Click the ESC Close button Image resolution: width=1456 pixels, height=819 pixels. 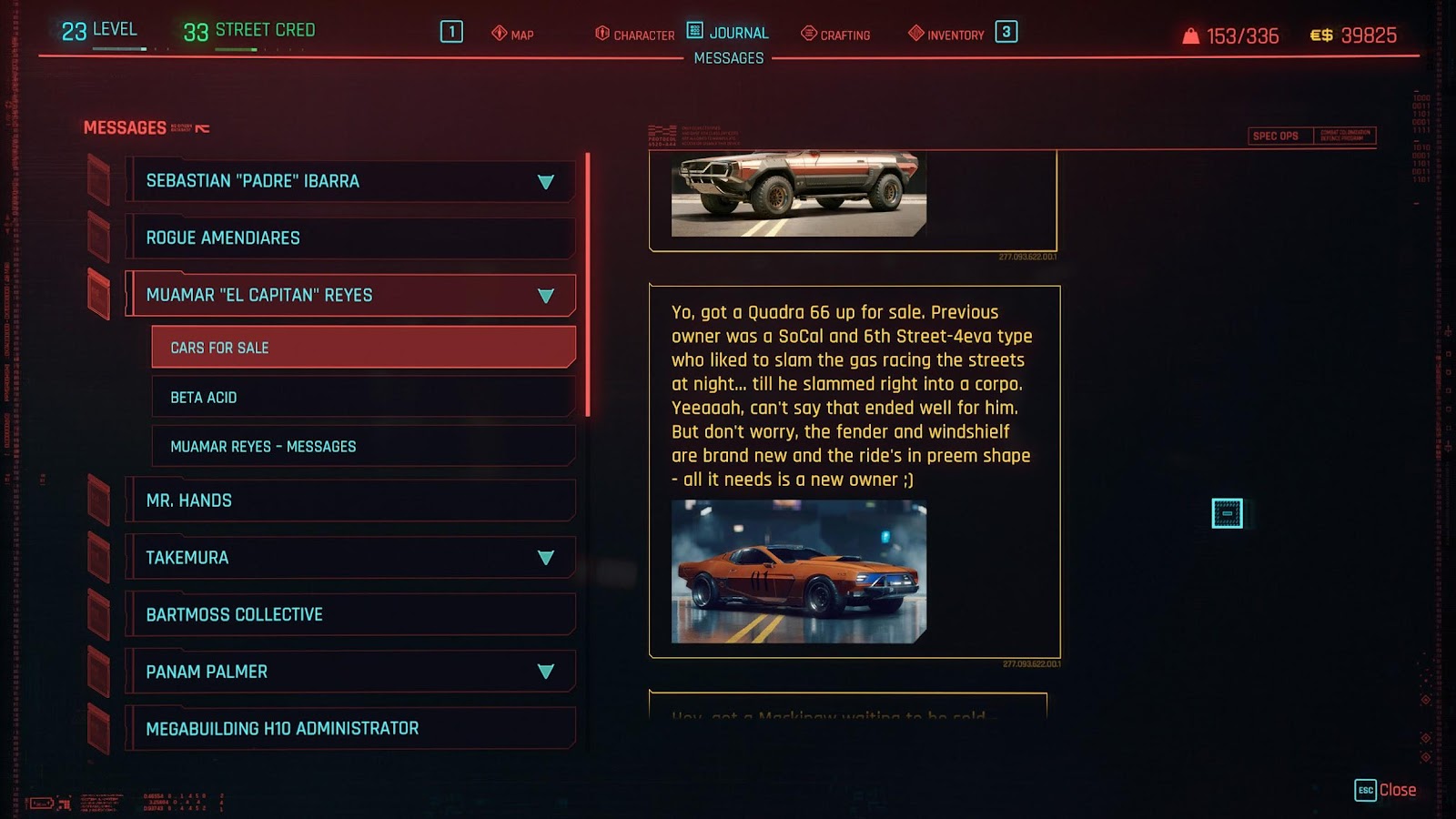pos(1374,788)
